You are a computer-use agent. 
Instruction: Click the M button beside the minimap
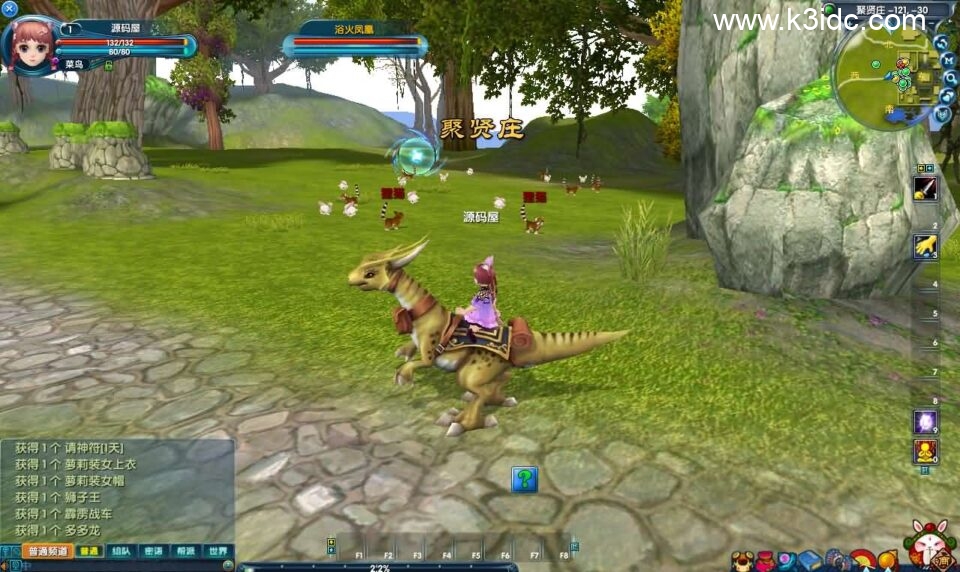click(x=948, y=60)
